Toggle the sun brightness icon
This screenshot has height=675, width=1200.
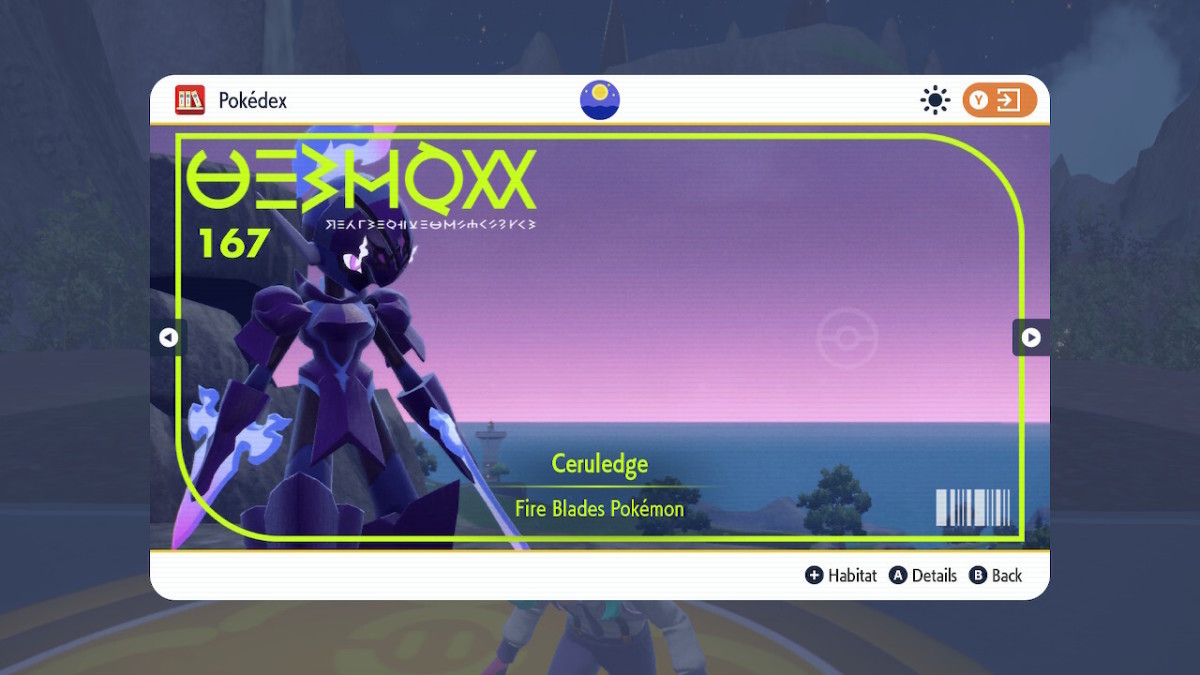tap(935, 100)
